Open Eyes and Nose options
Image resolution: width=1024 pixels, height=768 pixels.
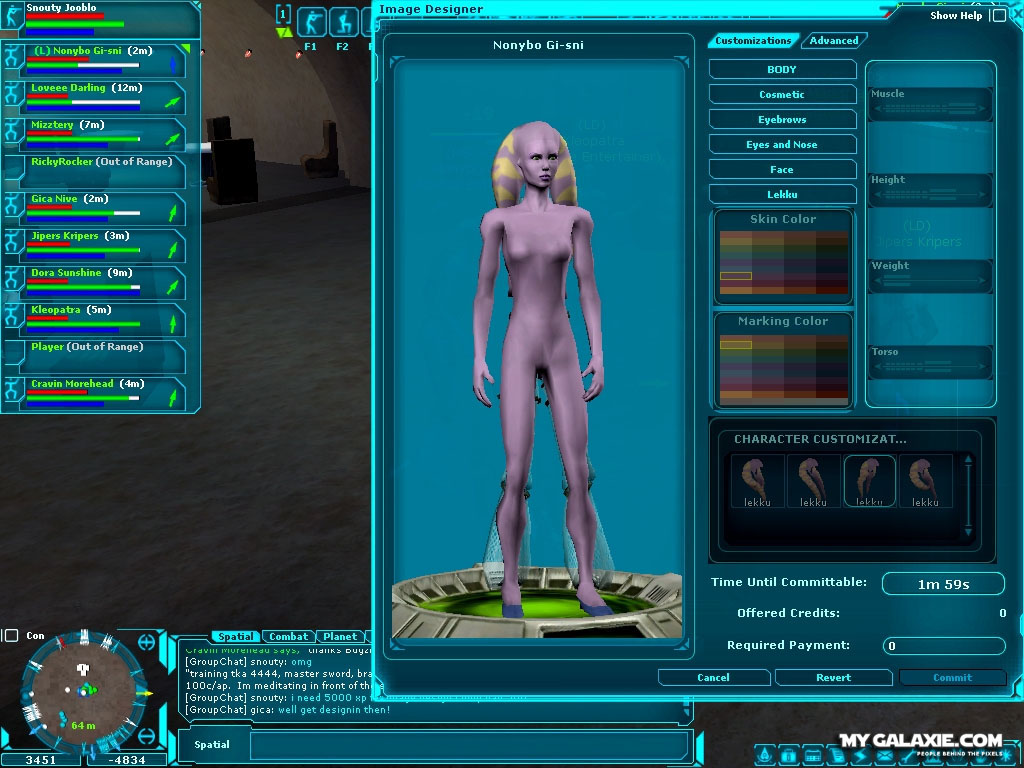point(782,145)
